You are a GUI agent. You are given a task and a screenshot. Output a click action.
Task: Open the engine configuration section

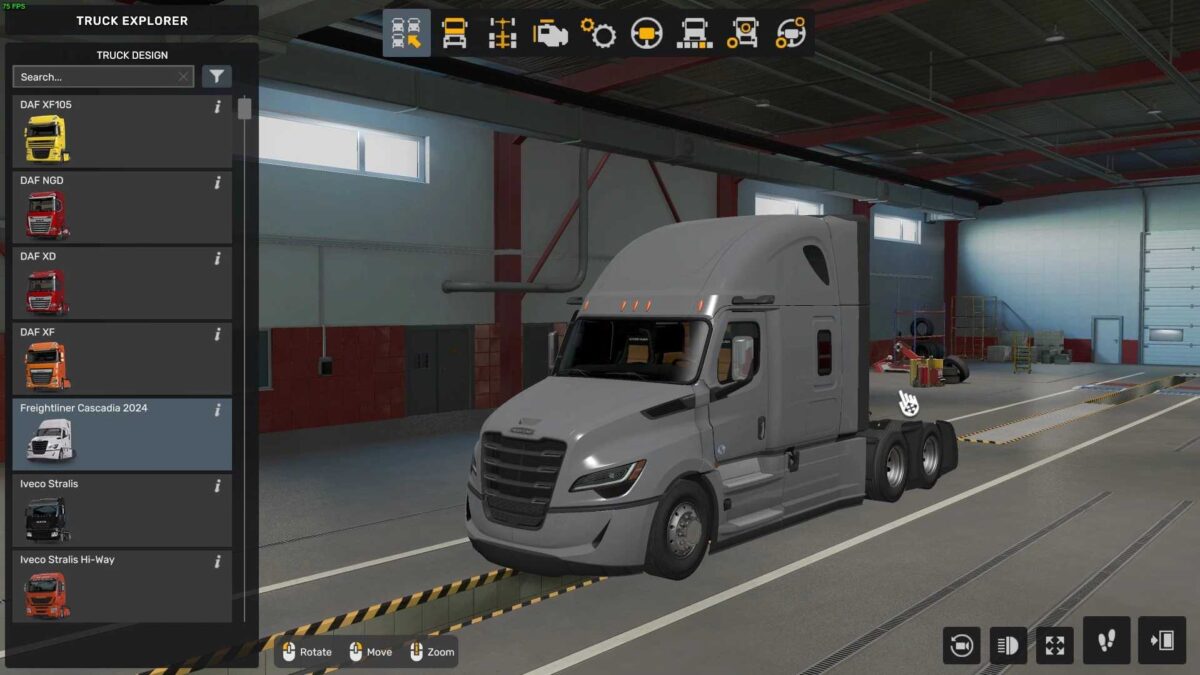(550, 34)
